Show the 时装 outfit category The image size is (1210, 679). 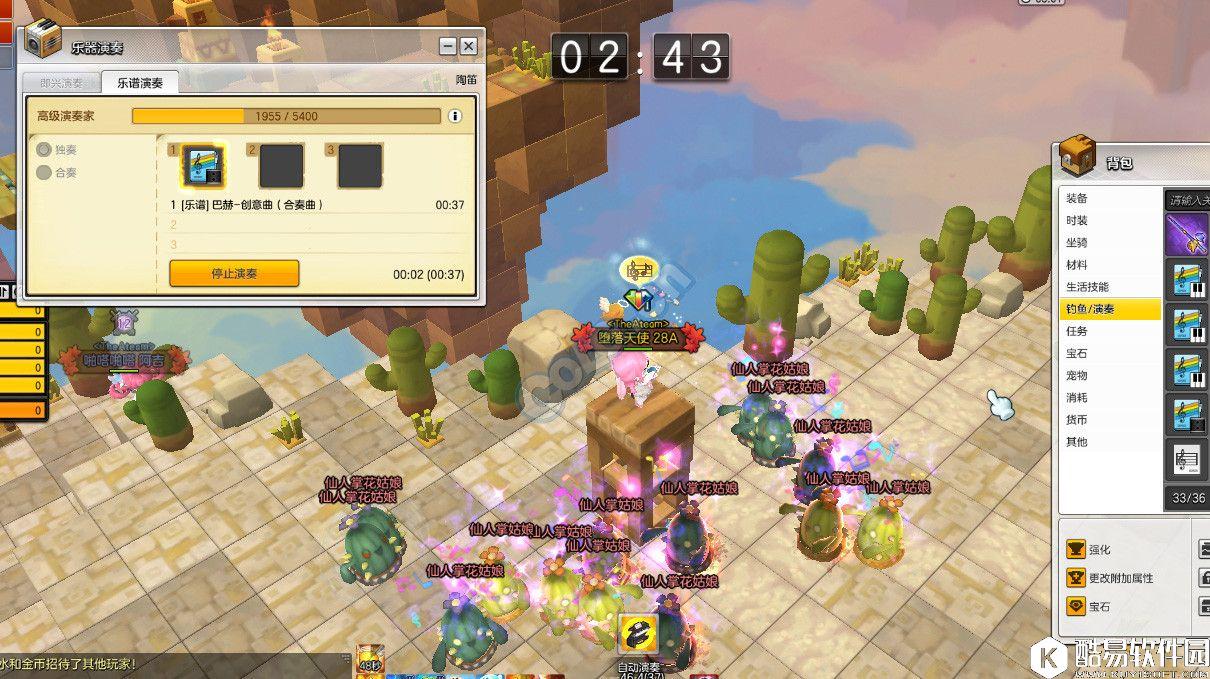point(1077,220)
